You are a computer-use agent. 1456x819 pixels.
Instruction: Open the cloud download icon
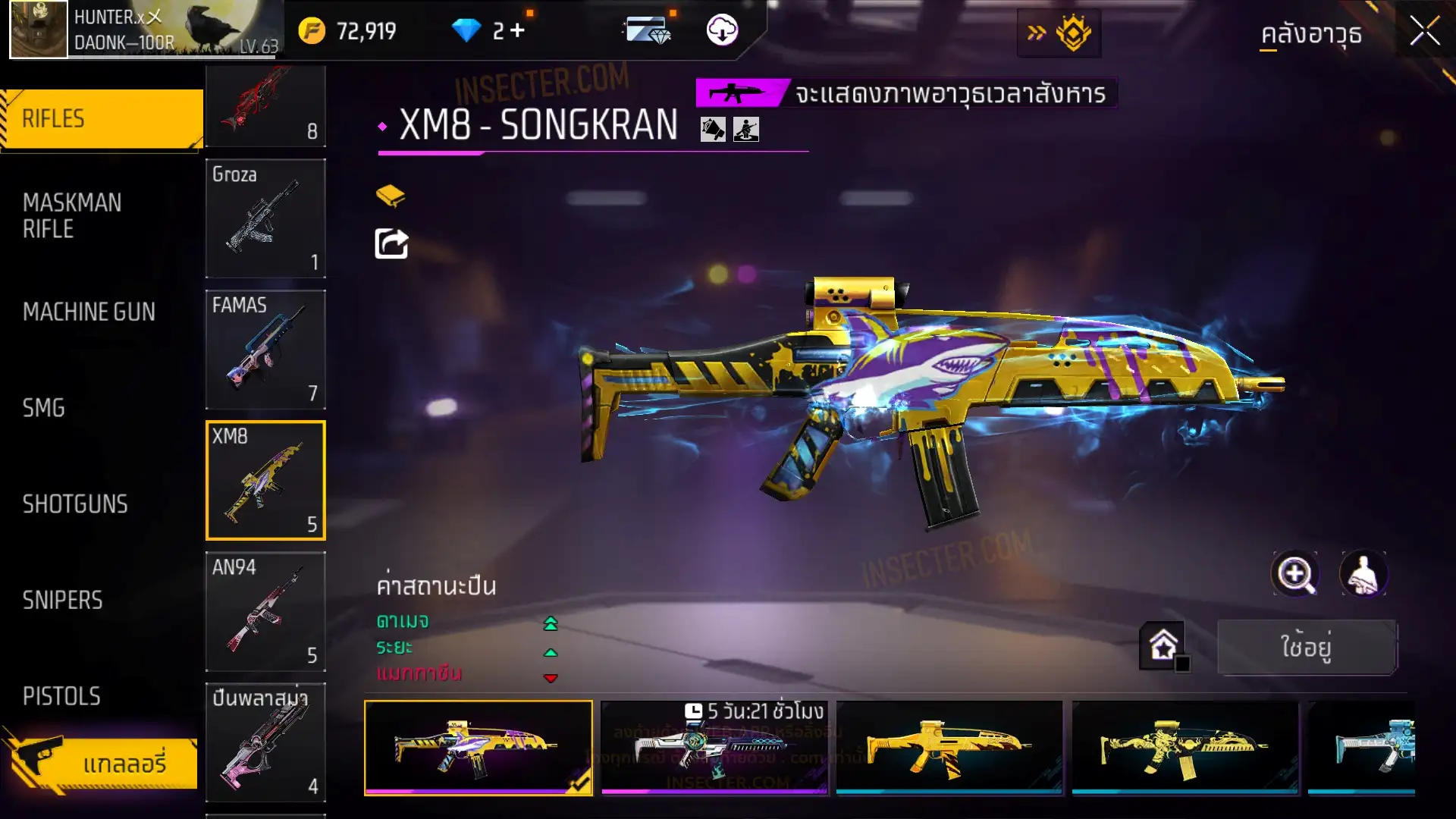[722, 31]
